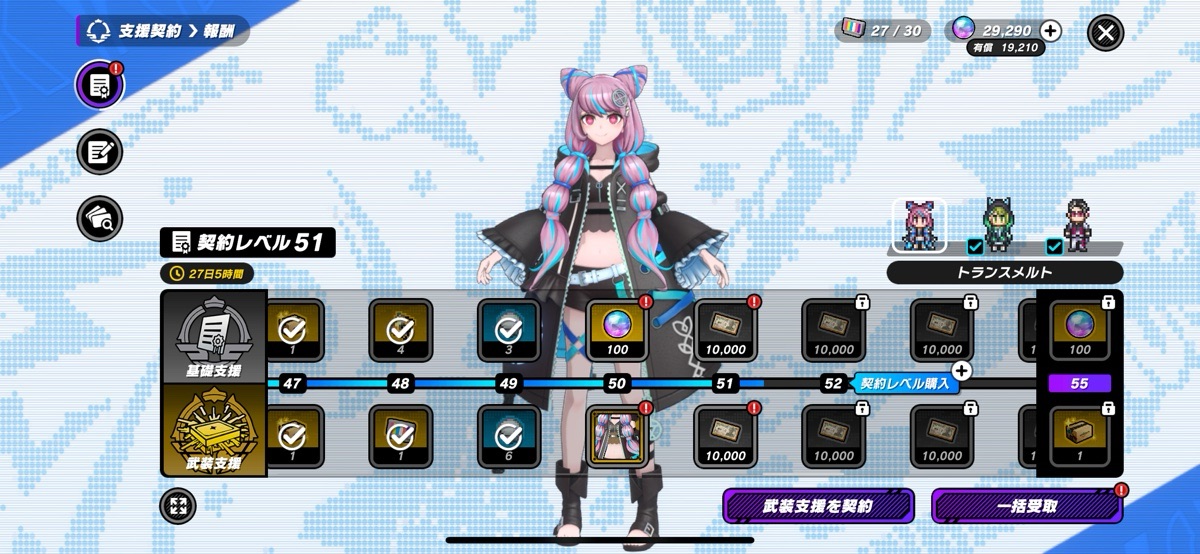Open the card search icon
Image resolution: width=1200 pixels, height=554 pixels.
pyautogui.click(x=100, y=216)
